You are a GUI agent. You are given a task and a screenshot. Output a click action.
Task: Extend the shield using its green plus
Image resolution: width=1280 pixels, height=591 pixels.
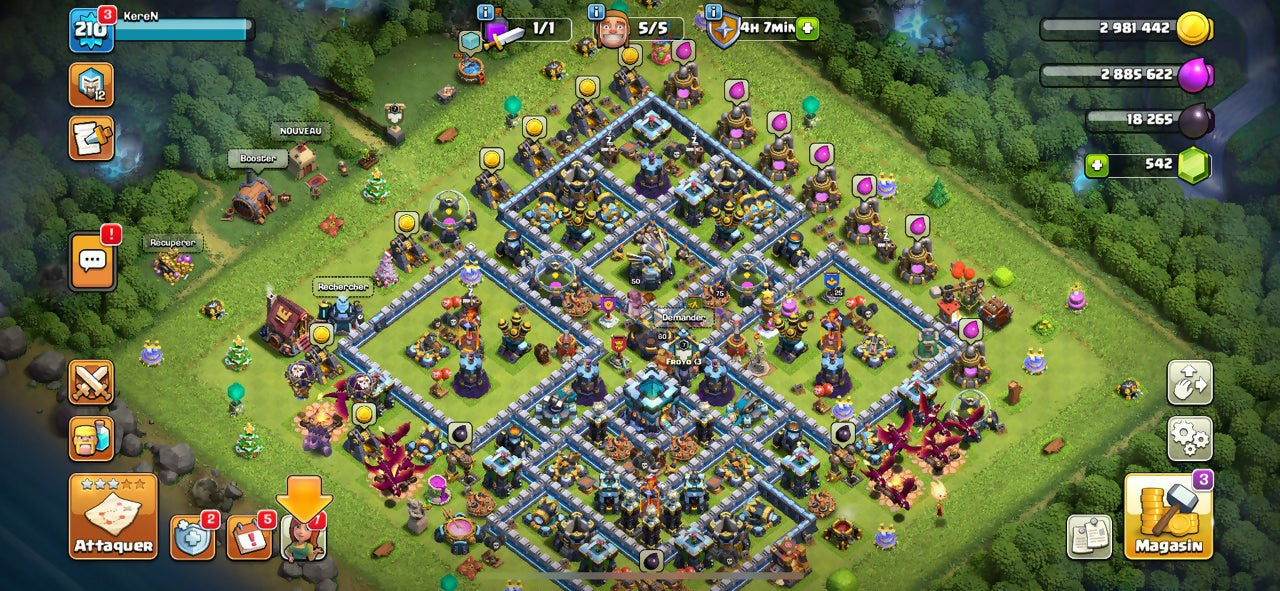click(808, 28)
